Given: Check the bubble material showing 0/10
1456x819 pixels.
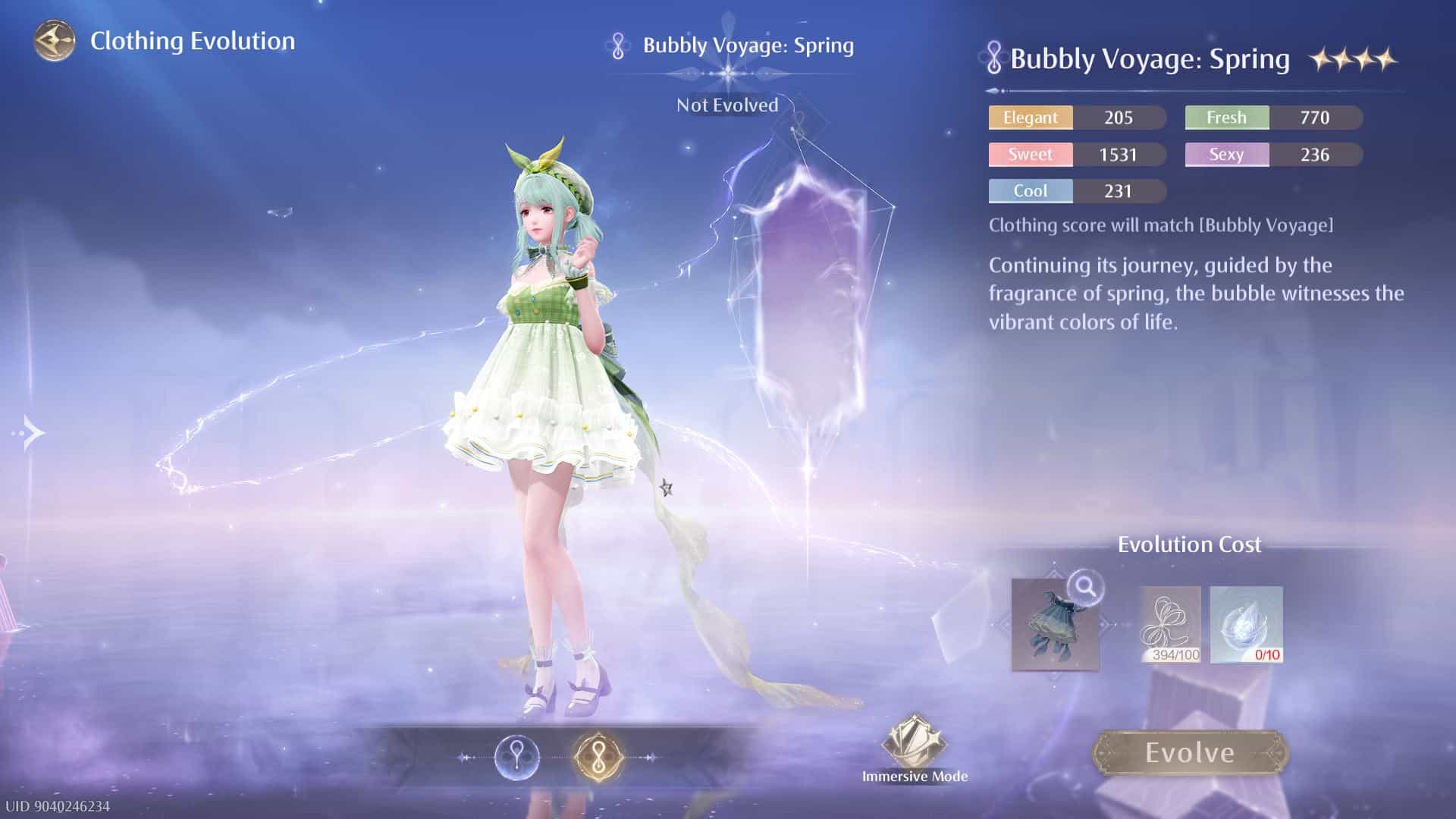Looking at the screenshot, I should click(1246, 625).
